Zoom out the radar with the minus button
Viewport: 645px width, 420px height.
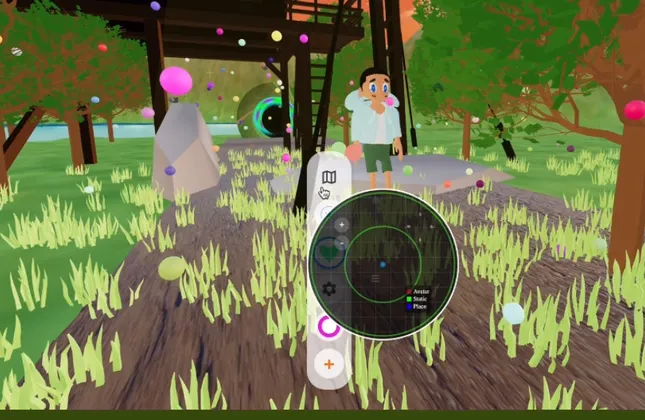(x=342, y=242)
